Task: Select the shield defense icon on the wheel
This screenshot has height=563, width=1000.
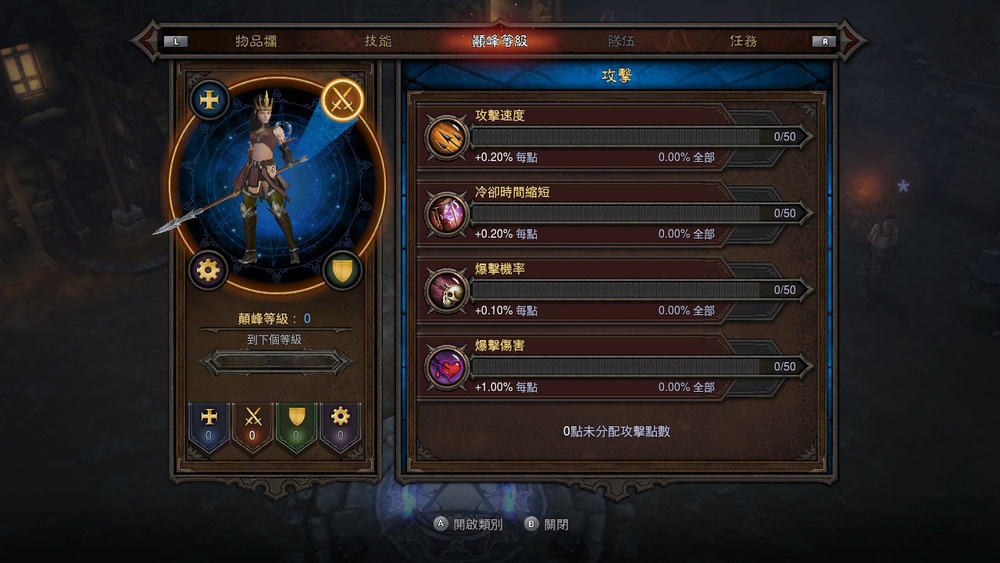Action: pos(343,270)
